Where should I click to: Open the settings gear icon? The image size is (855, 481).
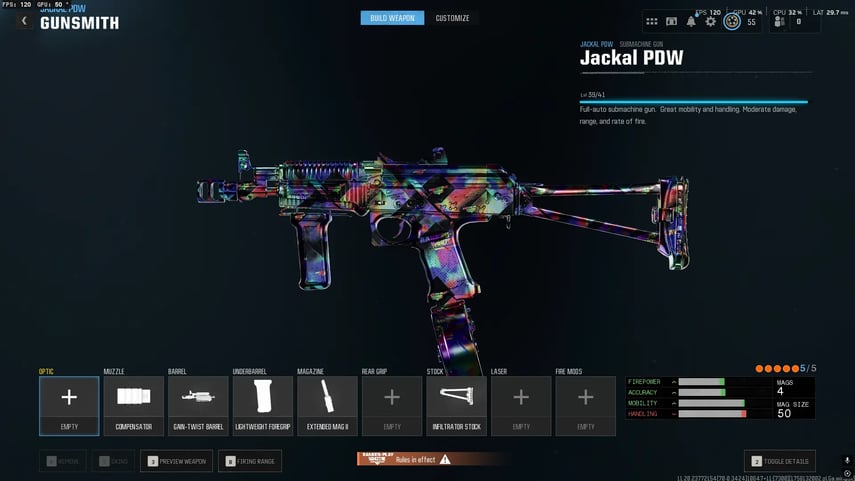[711, 21]
